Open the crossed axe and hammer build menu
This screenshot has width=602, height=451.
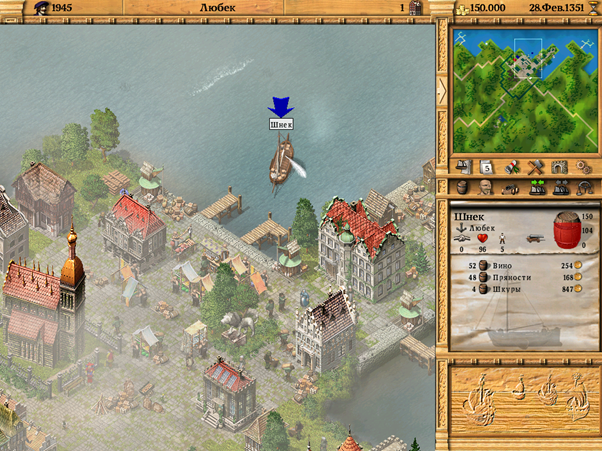535,167
